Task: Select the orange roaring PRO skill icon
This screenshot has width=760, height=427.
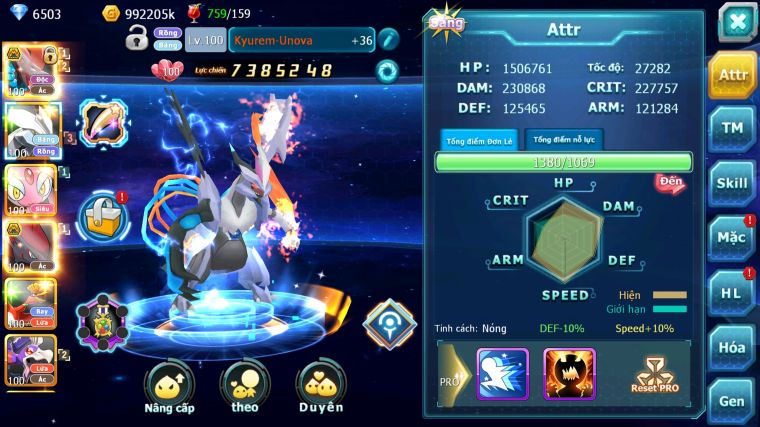Action: 569,374
